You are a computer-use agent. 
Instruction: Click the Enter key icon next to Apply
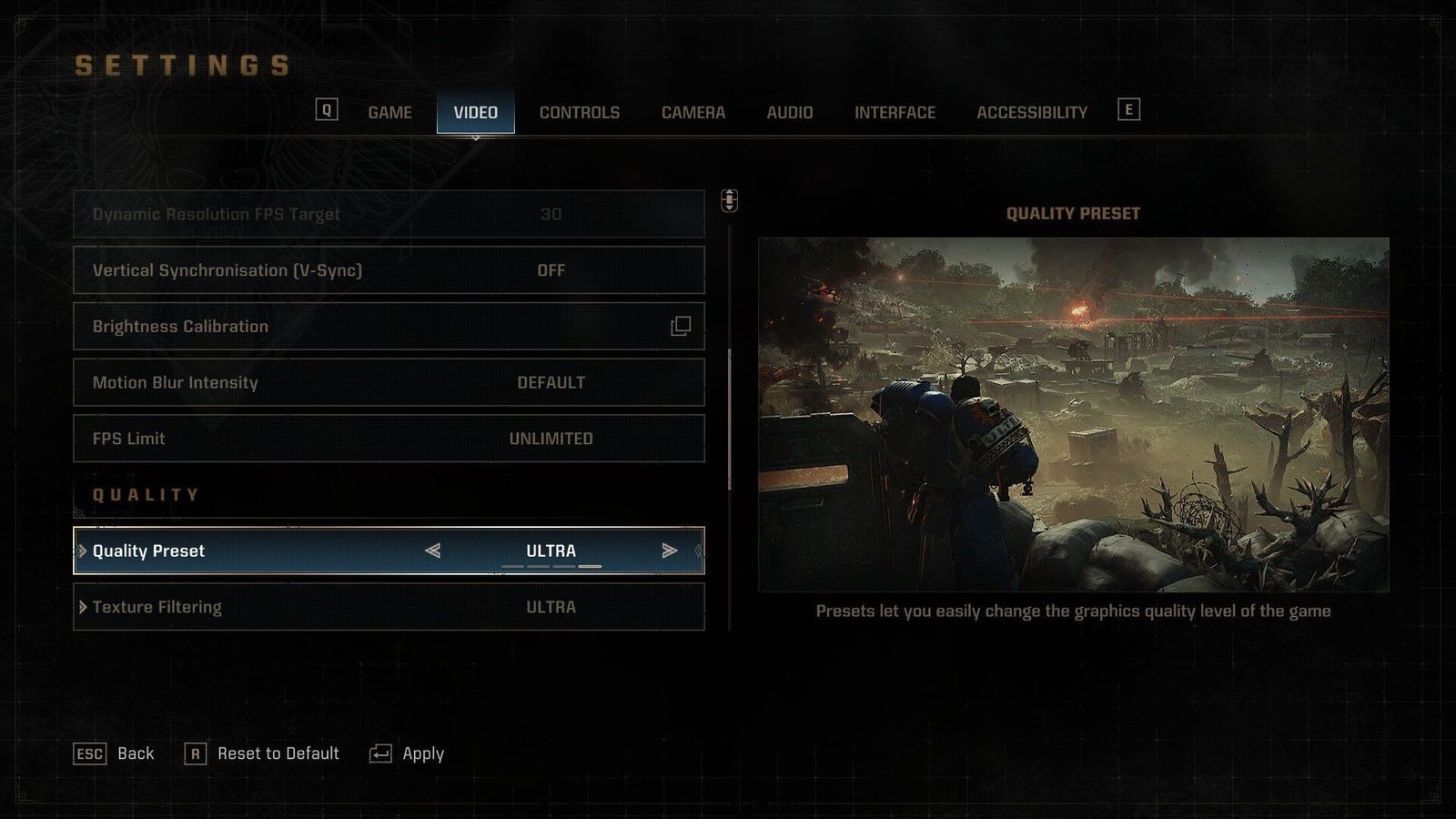[x=380, y=753]
